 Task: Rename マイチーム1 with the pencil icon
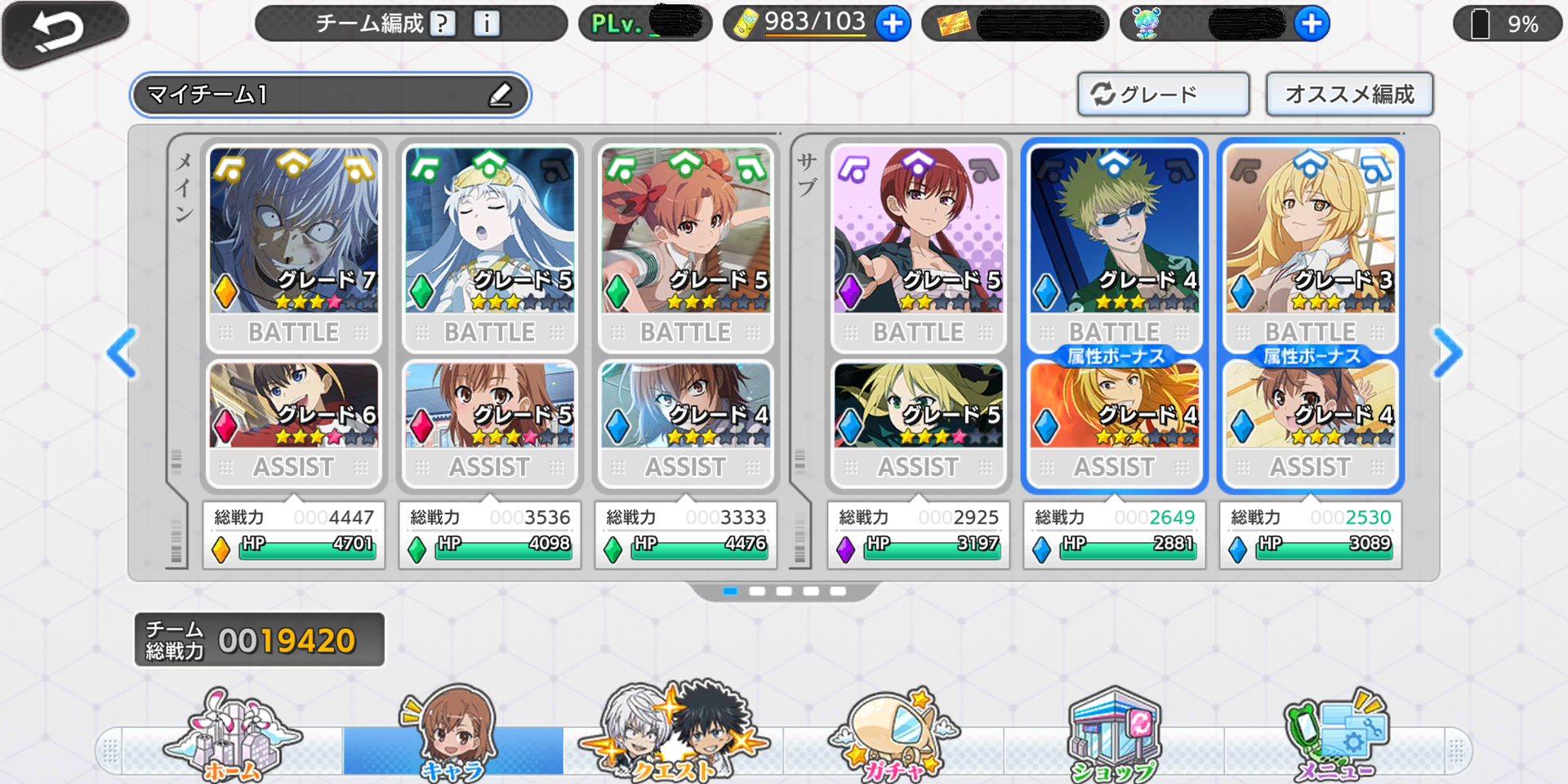tap(501, 95)
